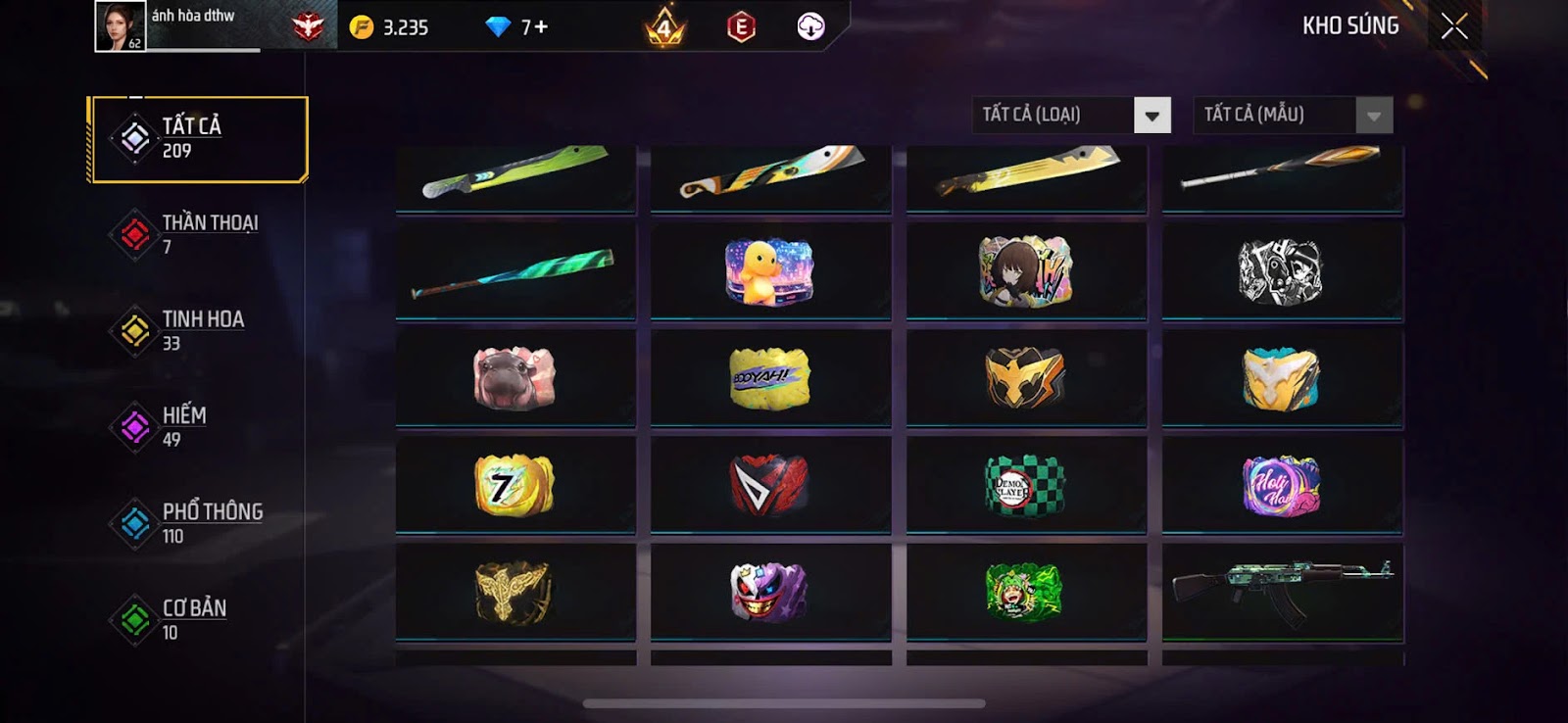Select the AK rifle skin
Image resolution: width=1568 pixels, height=723 pixels.
point(1282,592)
